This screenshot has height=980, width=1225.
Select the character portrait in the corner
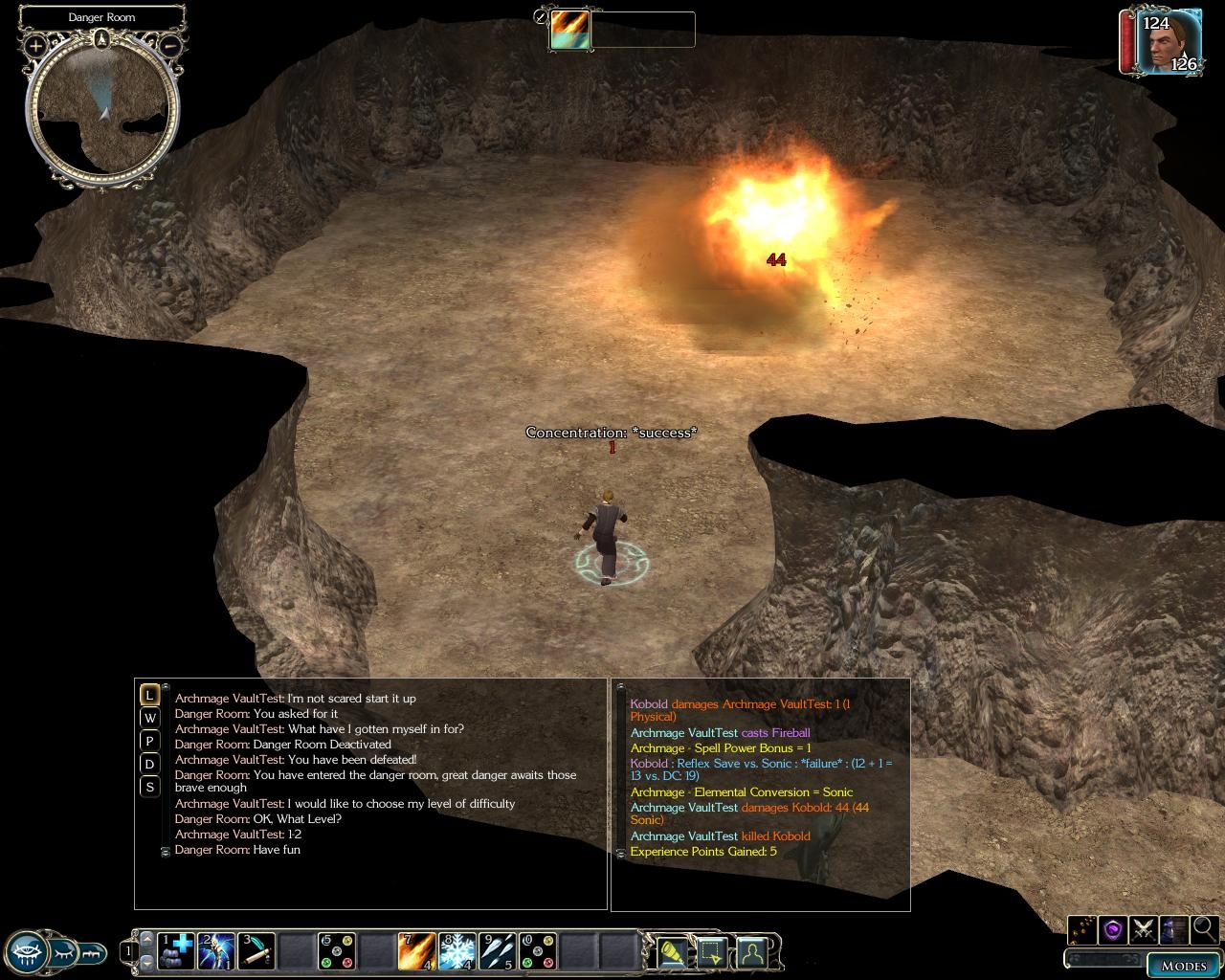click(1168, 42)
